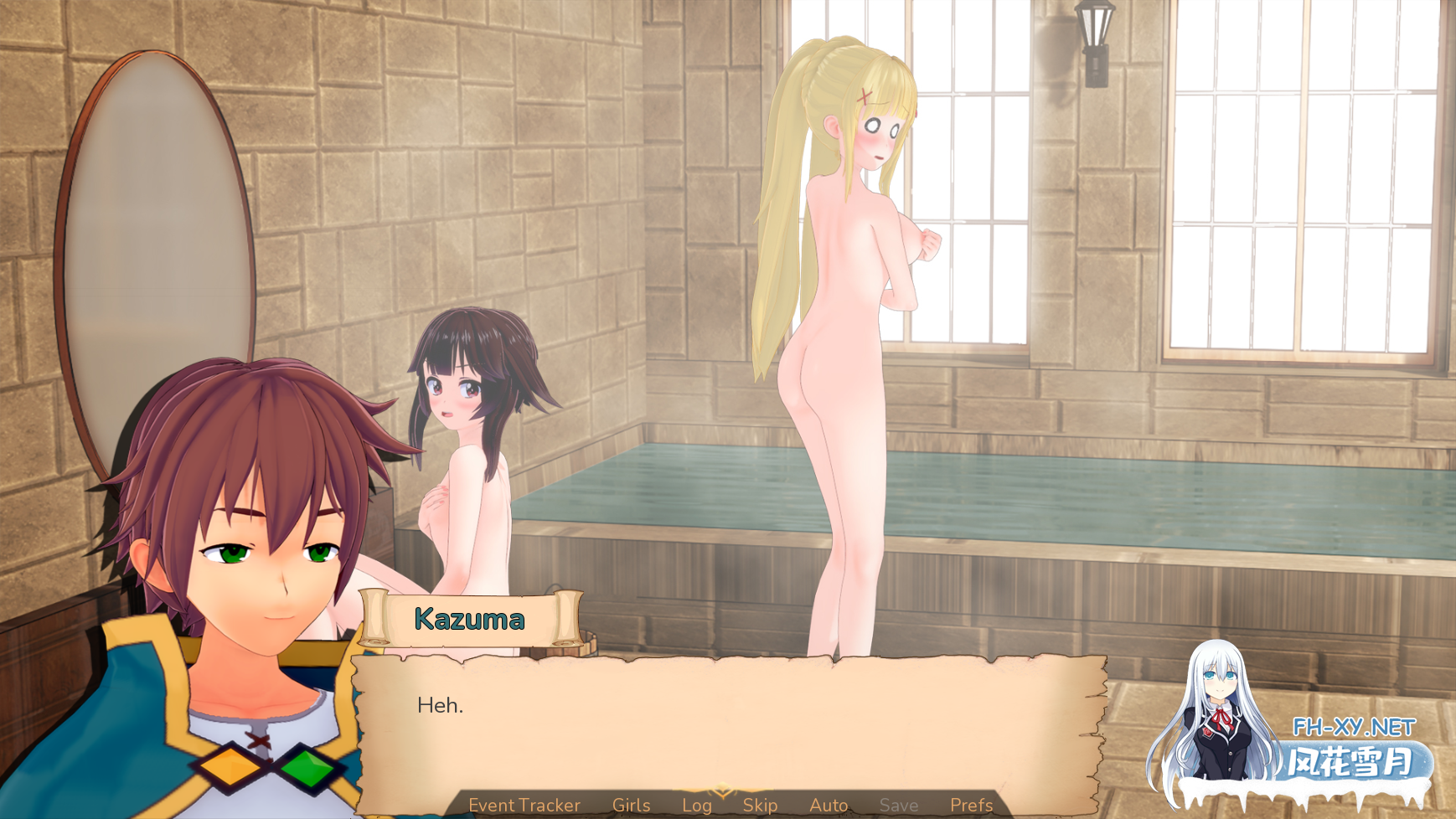Open the dialogue Log
This screenshot has width=1456, height=819.
click(x=696, y=805)
